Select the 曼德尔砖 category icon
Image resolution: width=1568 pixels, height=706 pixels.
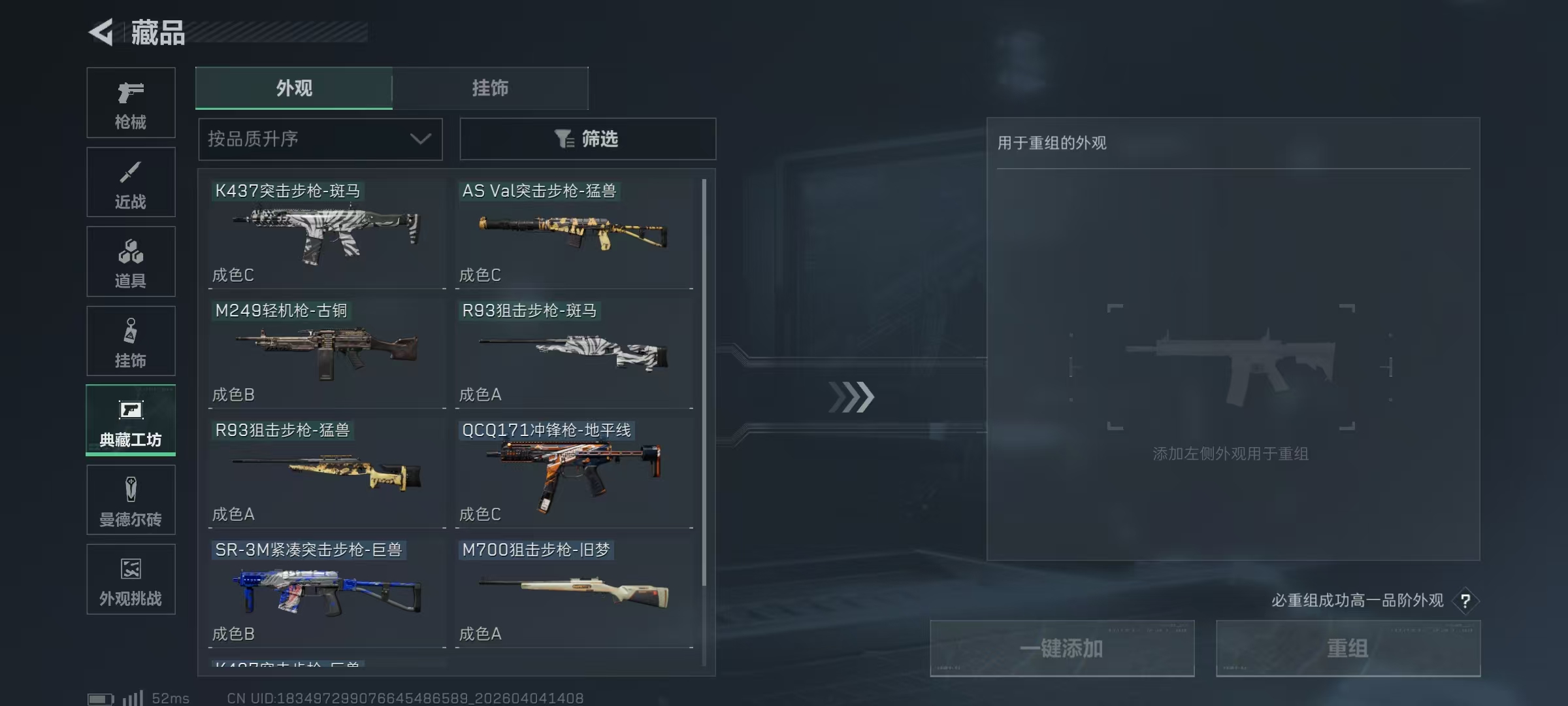(x=131, y=500)
